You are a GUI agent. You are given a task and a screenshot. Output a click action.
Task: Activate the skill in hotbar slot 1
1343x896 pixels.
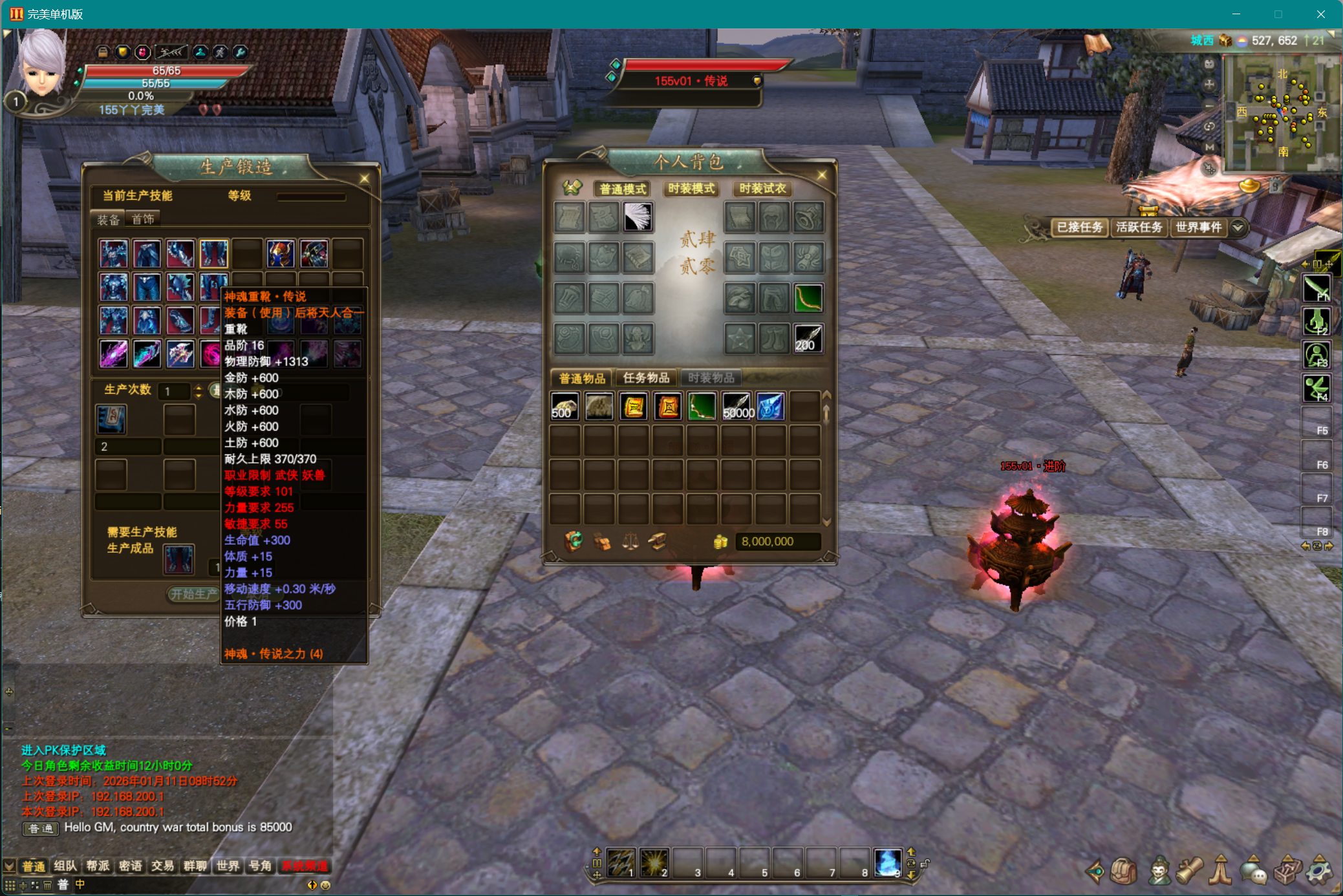click(621, 862)
